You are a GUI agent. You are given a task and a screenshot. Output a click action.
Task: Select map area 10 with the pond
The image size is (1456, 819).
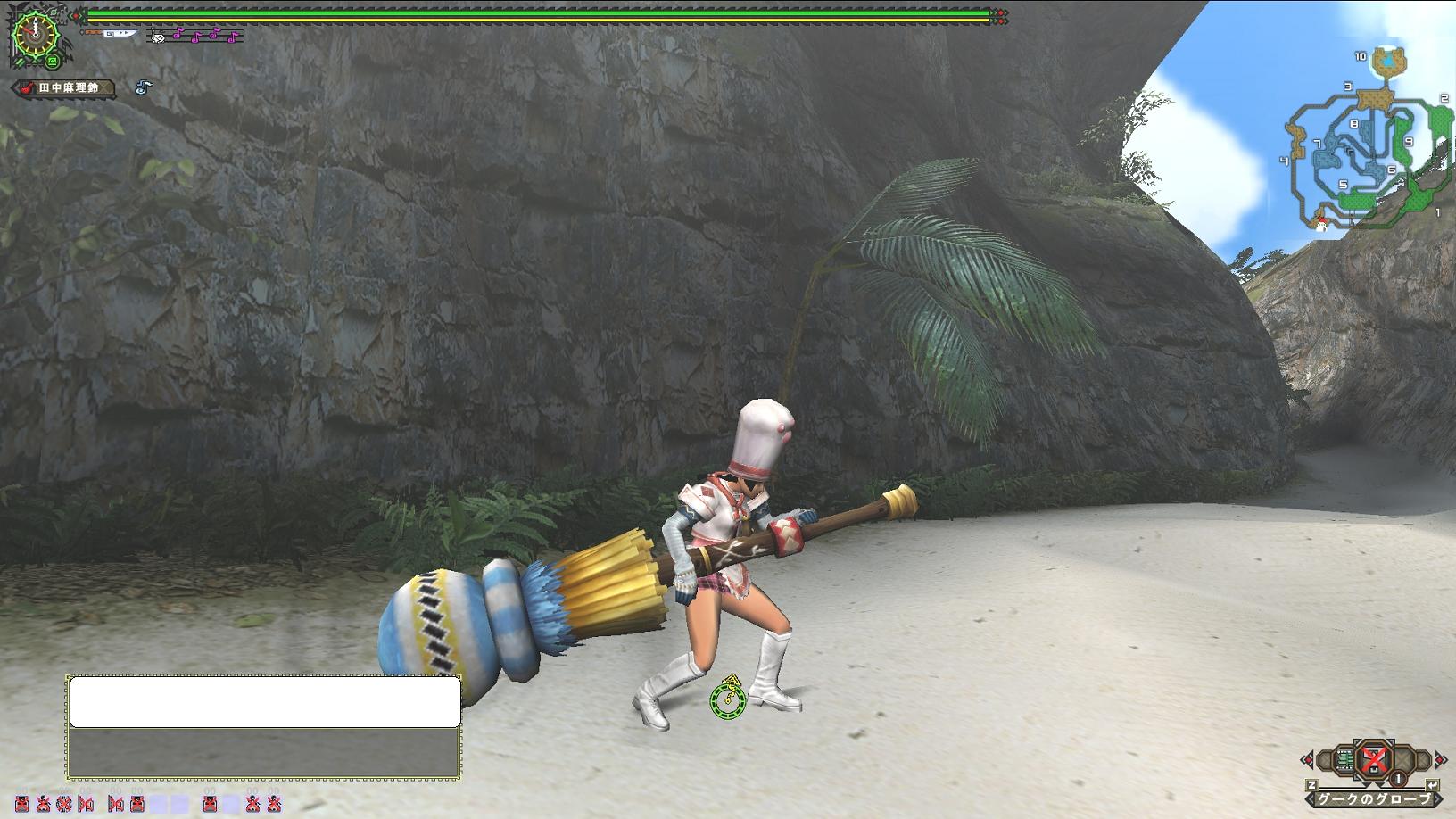(1387, 61)
